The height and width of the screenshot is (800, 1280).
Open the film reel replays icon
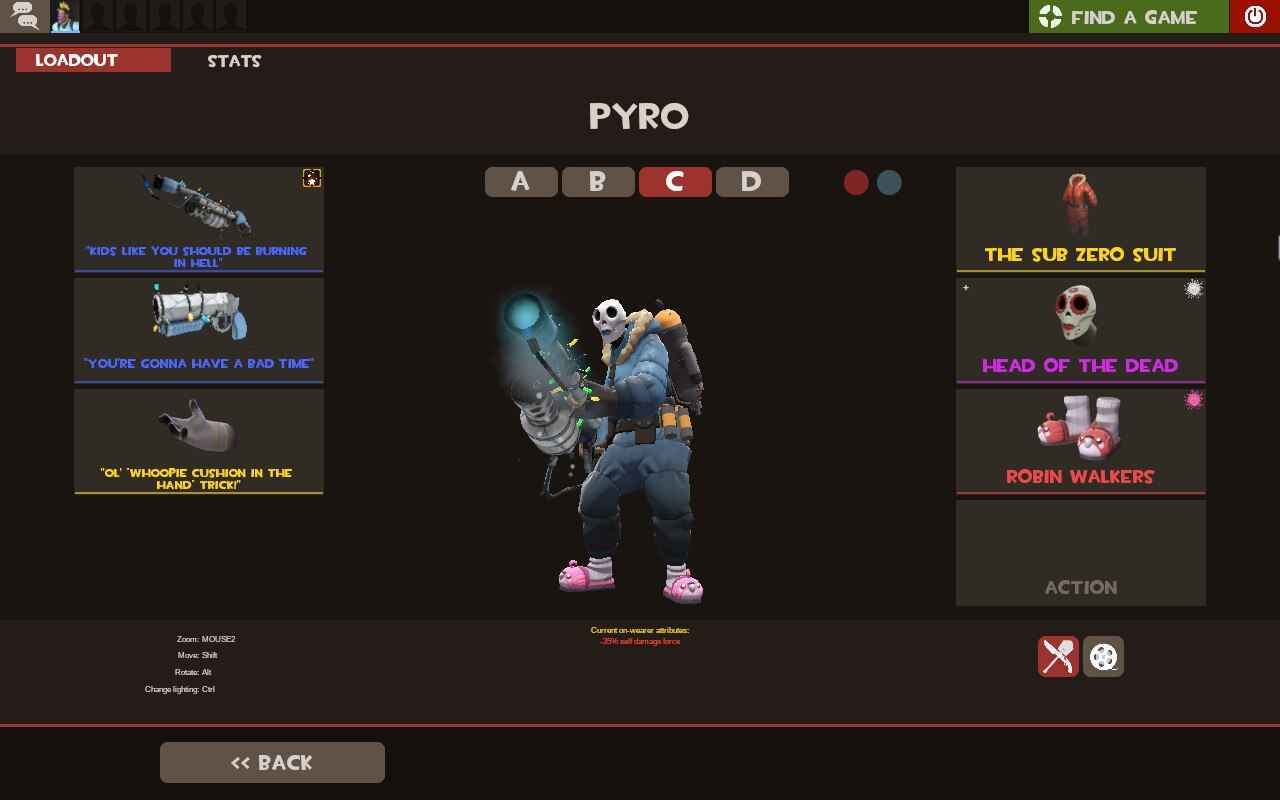point(1103,657)
